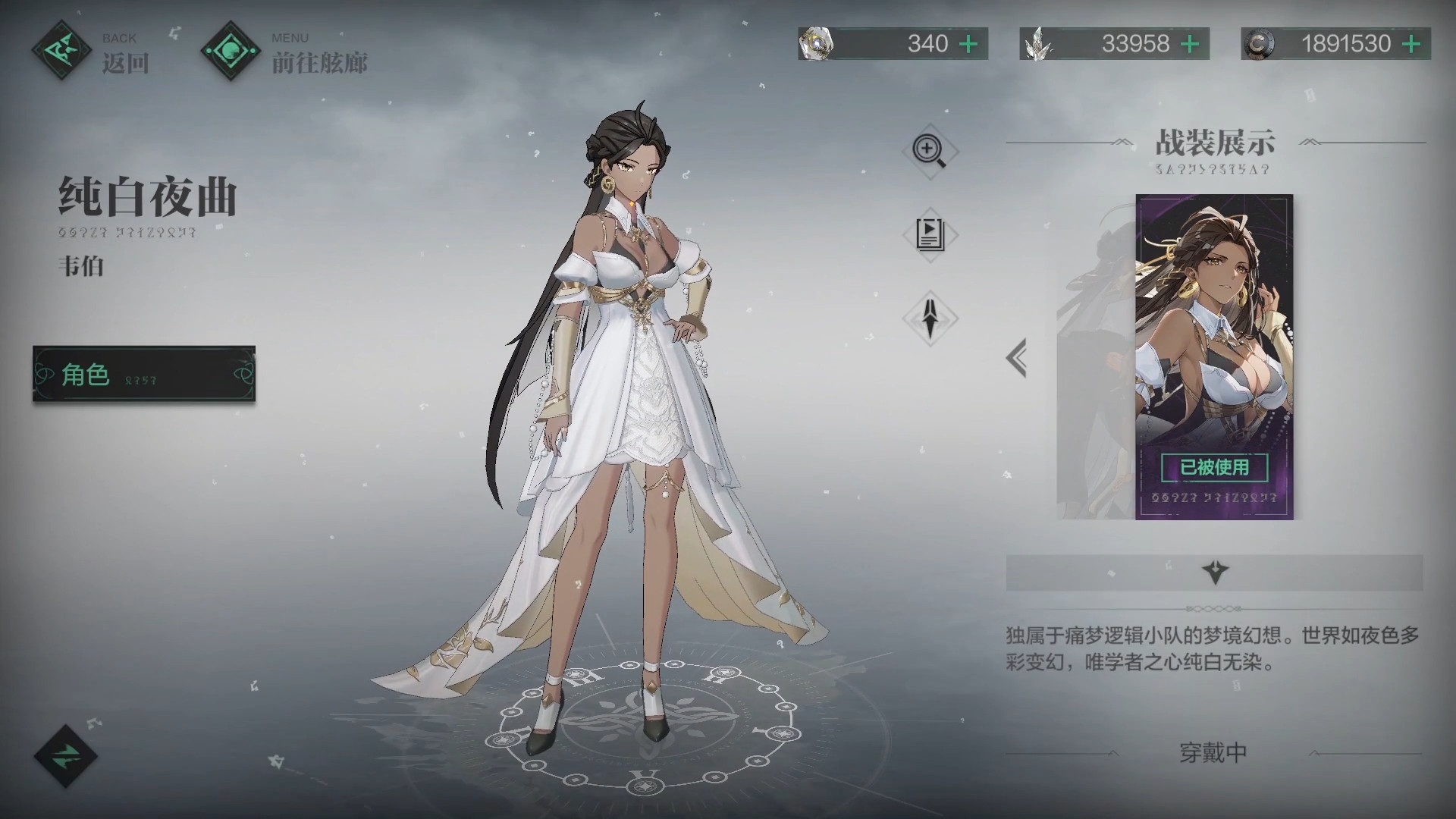Click the diamond spearhead icon

[930, 318]
